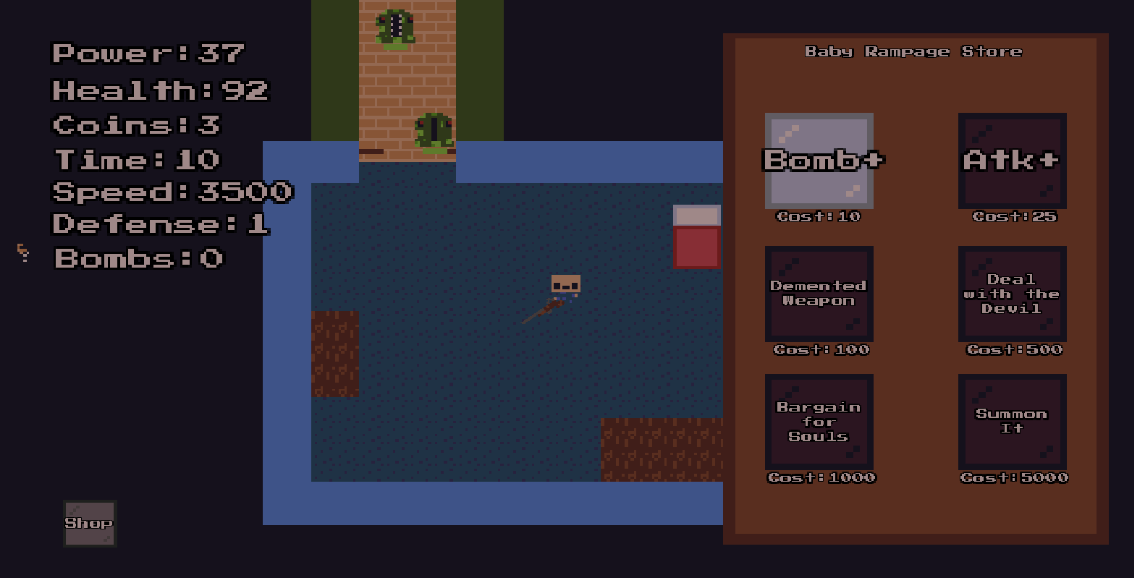Choose Deal with the Devil
The height and width of the screenshot is (578, 1134).
click(1012, 294)
